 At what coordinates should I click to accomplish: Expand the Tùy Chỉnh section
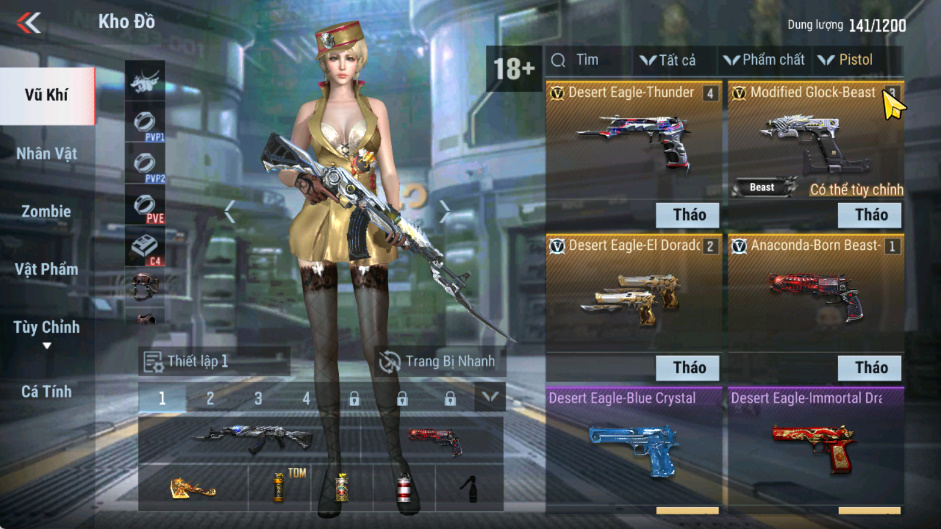[x=47, y=333]
